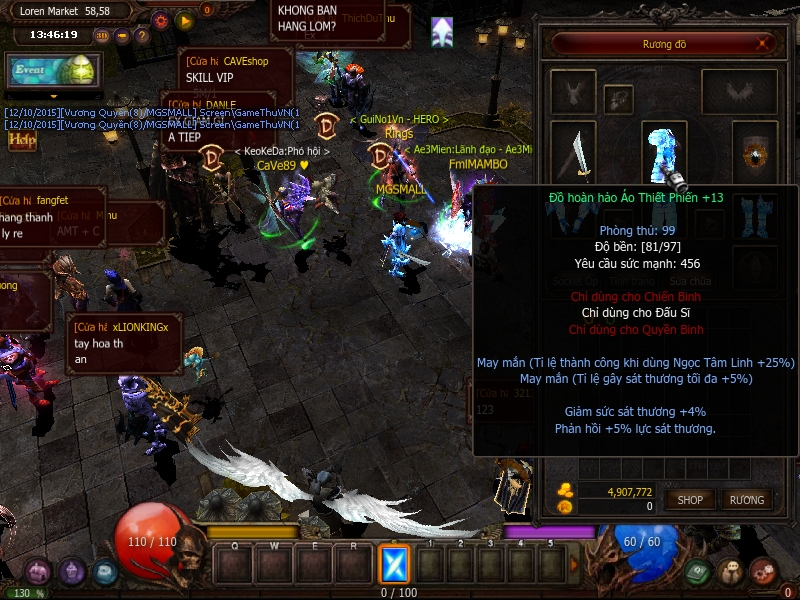
Task: Select the wings equipment slot
Action: pyautogui.click(x=739, y=92)
